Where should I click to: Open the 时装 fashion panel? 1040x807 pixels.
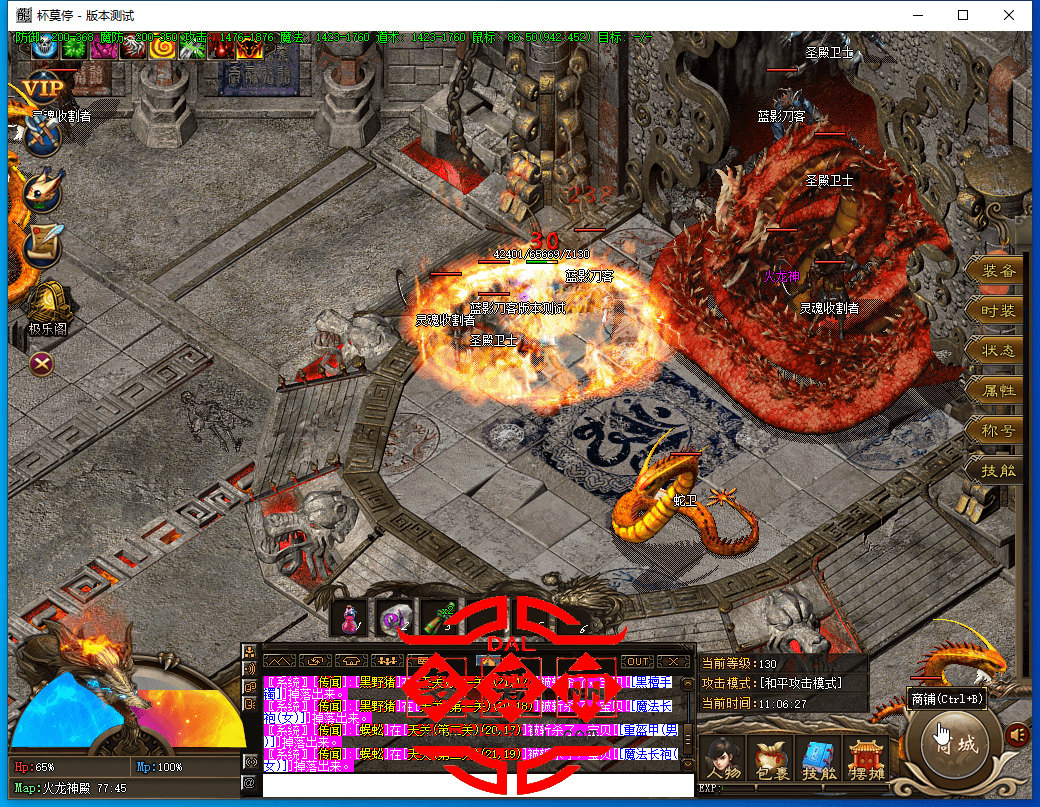997,311
